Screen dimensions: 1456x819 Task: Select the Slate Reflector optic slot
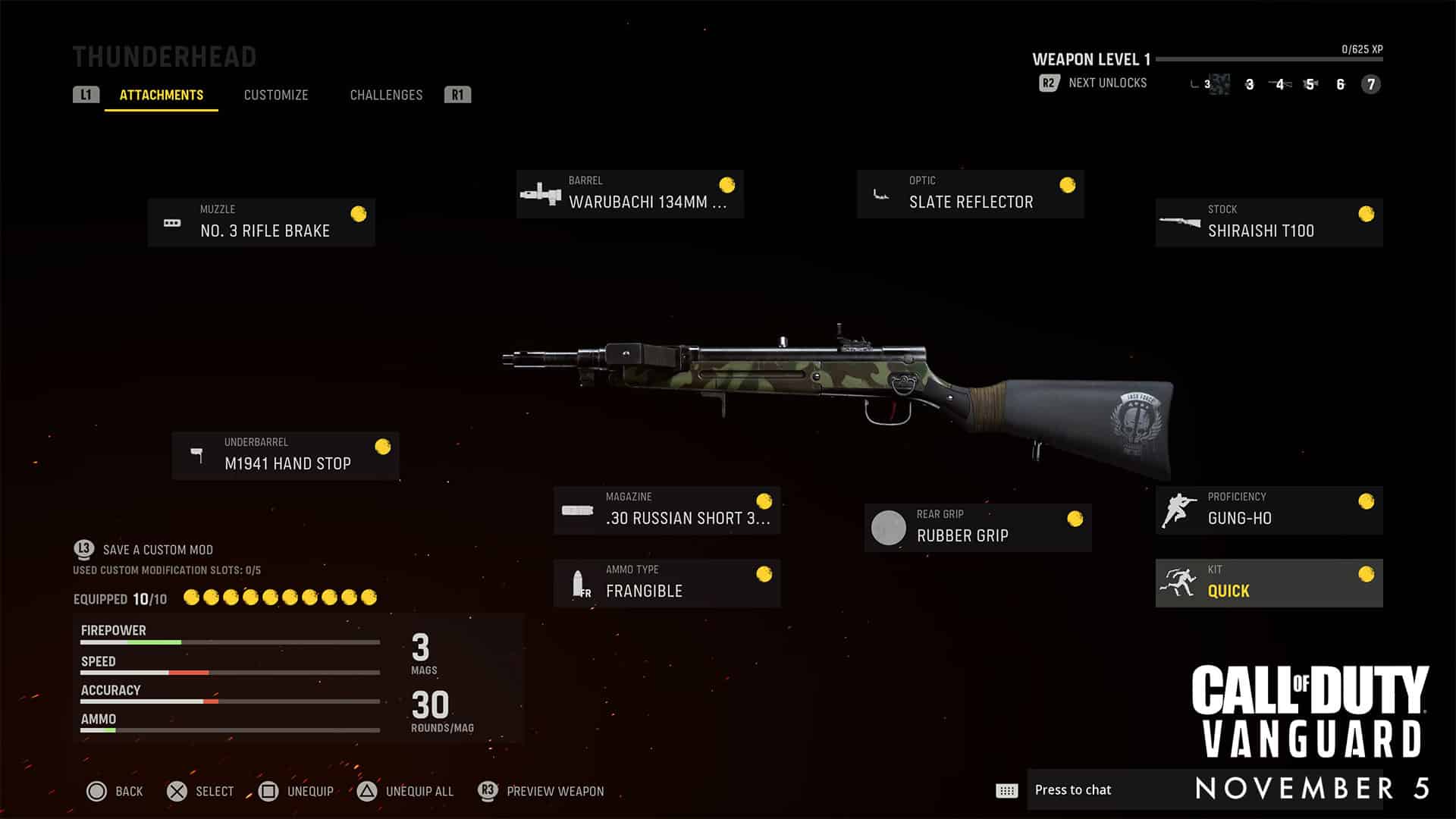click(970, 193)
